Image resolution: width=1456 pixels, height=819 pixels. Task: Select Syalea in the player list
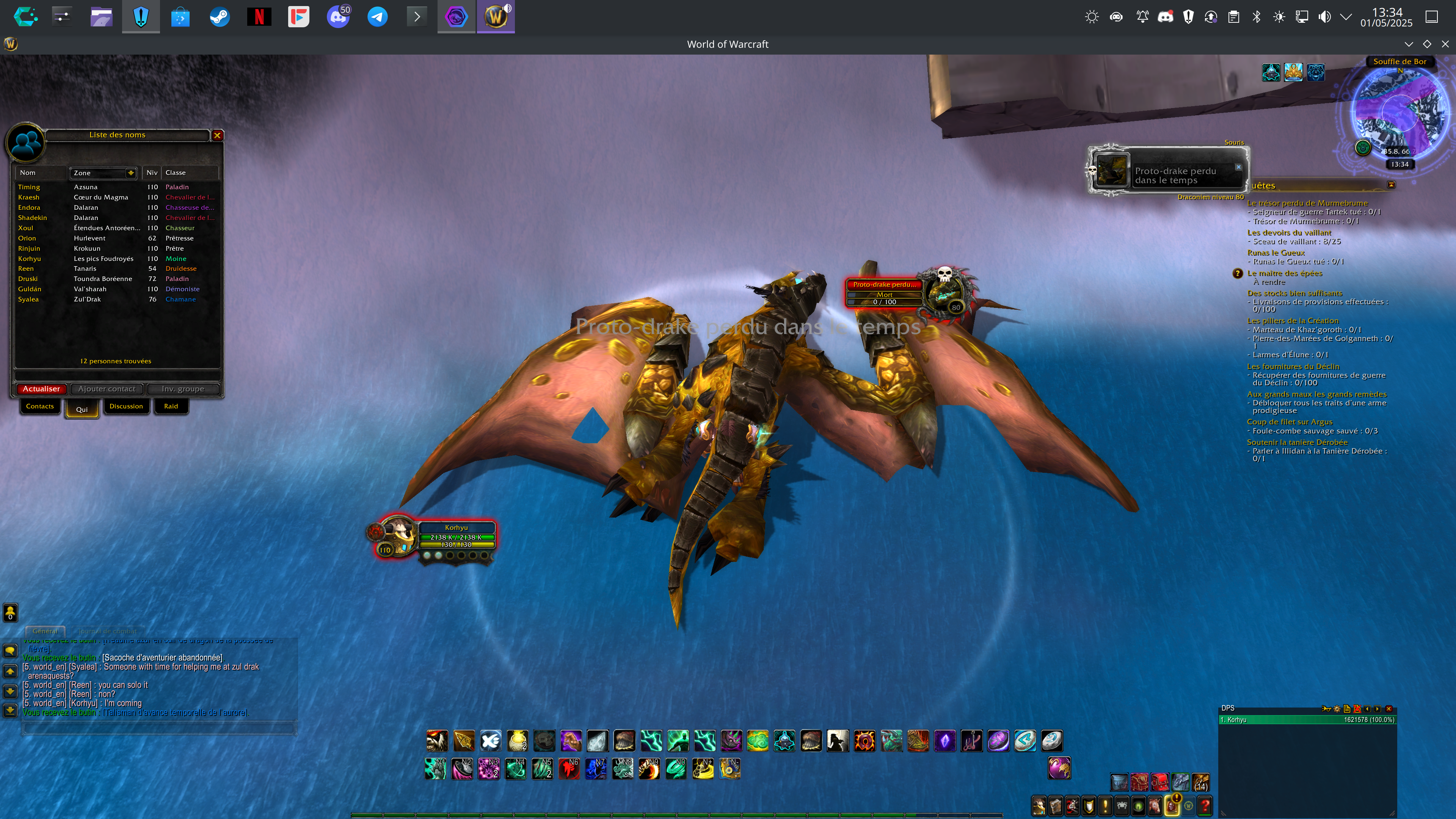[x=28, y=300]
